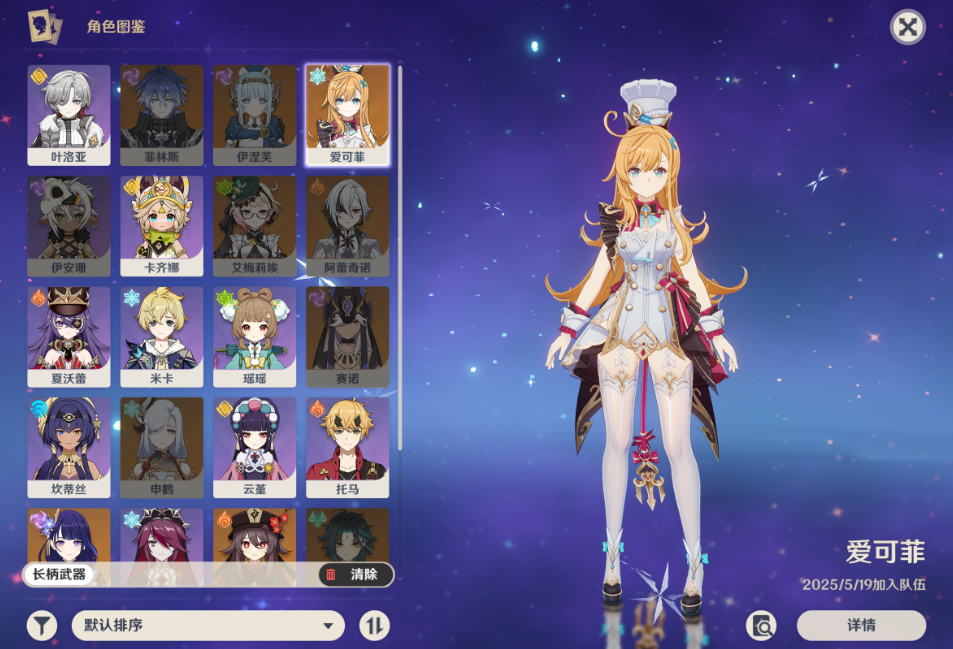Open the 默认排序 sort dropdown
Screen dimensions: 953x649
[x=208, y=626]
